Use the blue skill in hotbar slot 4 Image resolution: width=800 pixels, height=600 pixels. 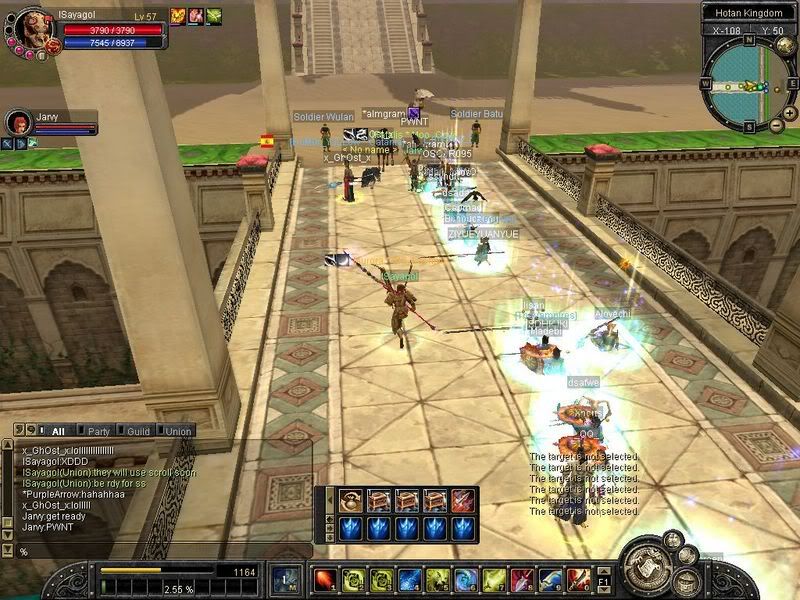pos(408,579)
